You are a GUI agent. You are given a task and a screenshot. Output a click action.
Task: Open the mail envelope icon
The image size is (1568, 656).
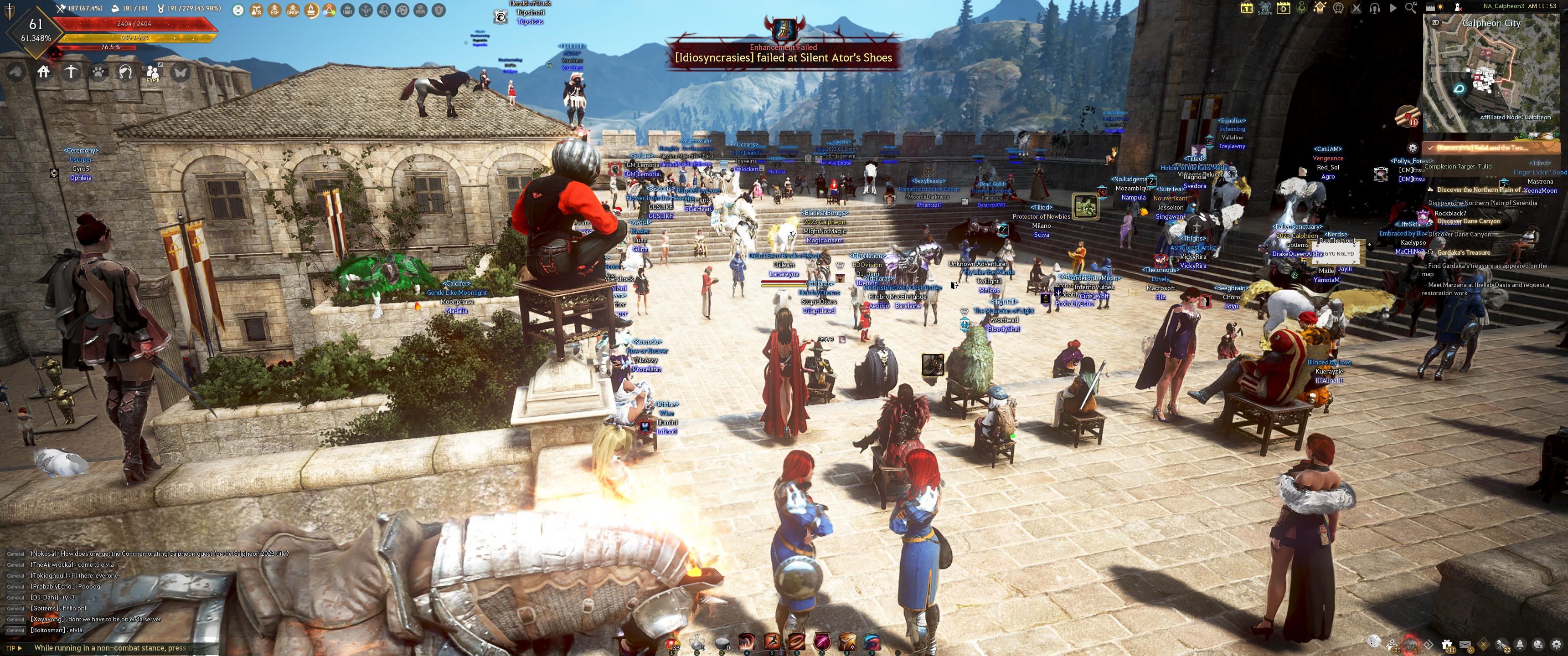(1465, 644)
